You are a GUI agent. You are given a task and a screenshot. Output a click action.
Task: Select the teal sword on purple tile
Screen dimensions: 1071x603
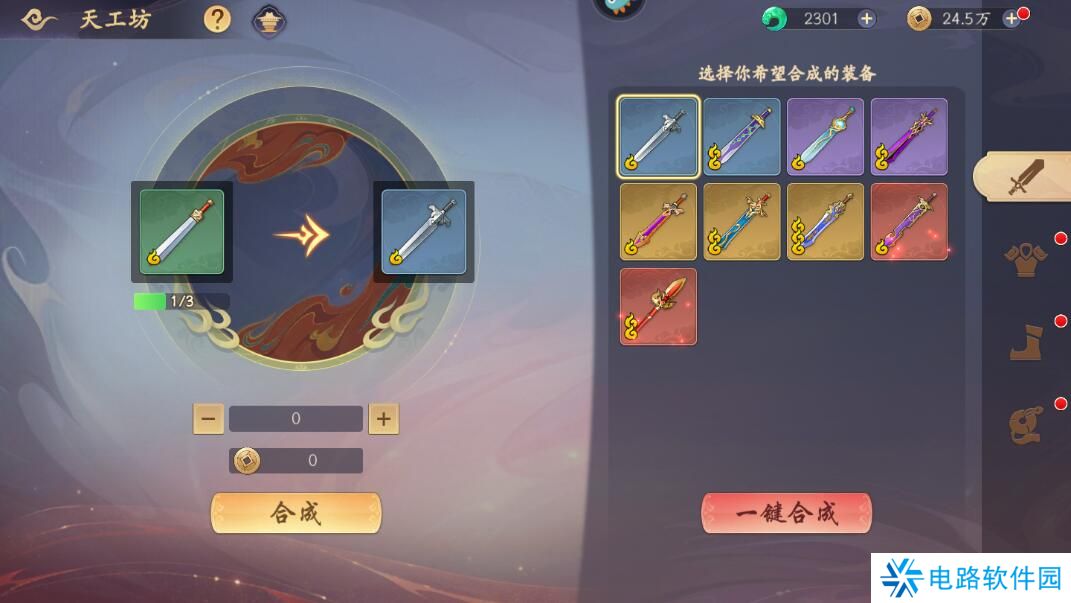(x=825, y=137)
